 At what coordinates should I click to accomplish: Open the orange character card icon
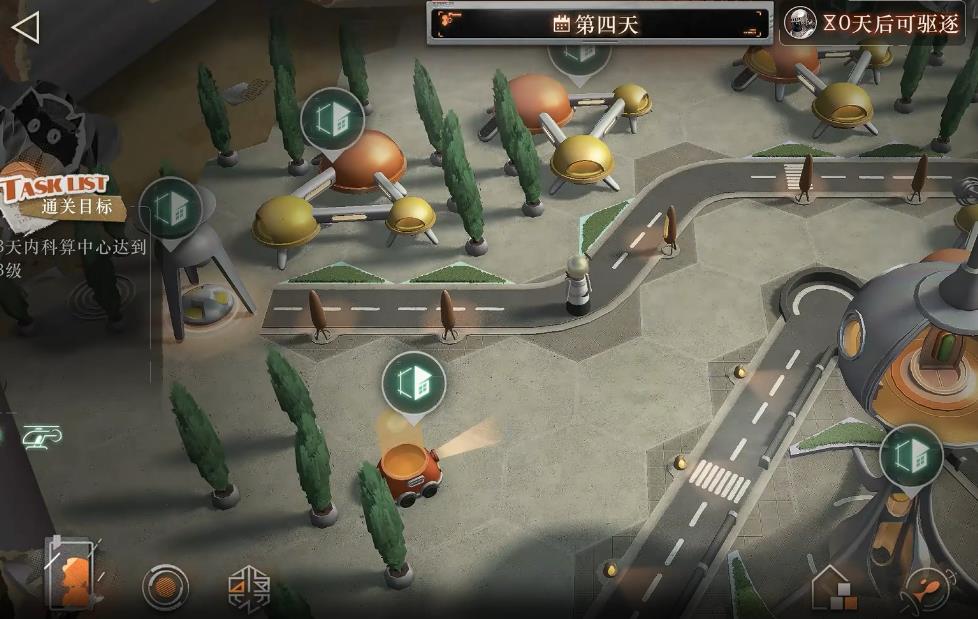(x=71, y=575)
